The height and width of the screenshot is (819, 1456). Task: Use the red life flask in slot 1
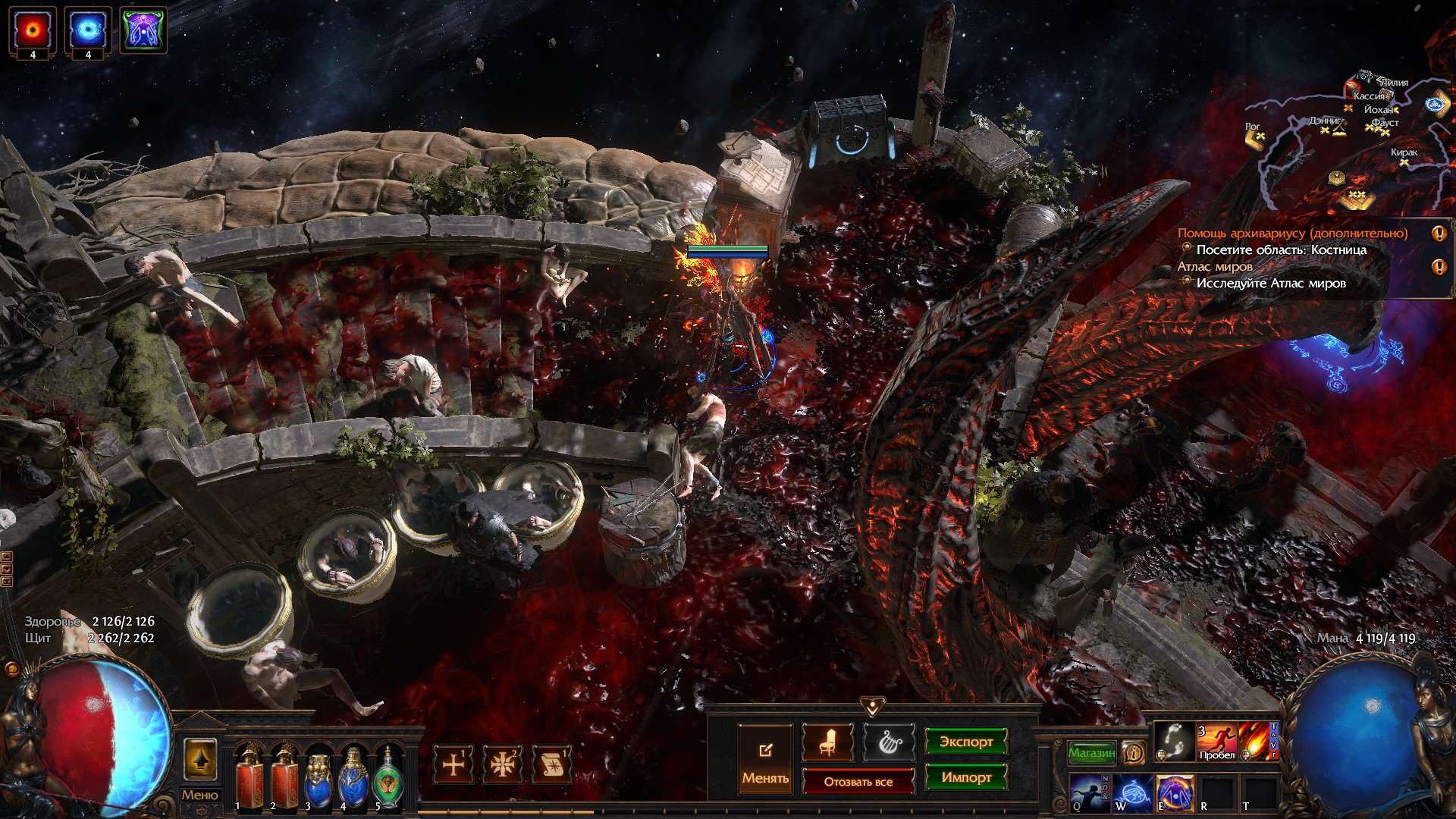pyautogui.click(x=249, y=777)
